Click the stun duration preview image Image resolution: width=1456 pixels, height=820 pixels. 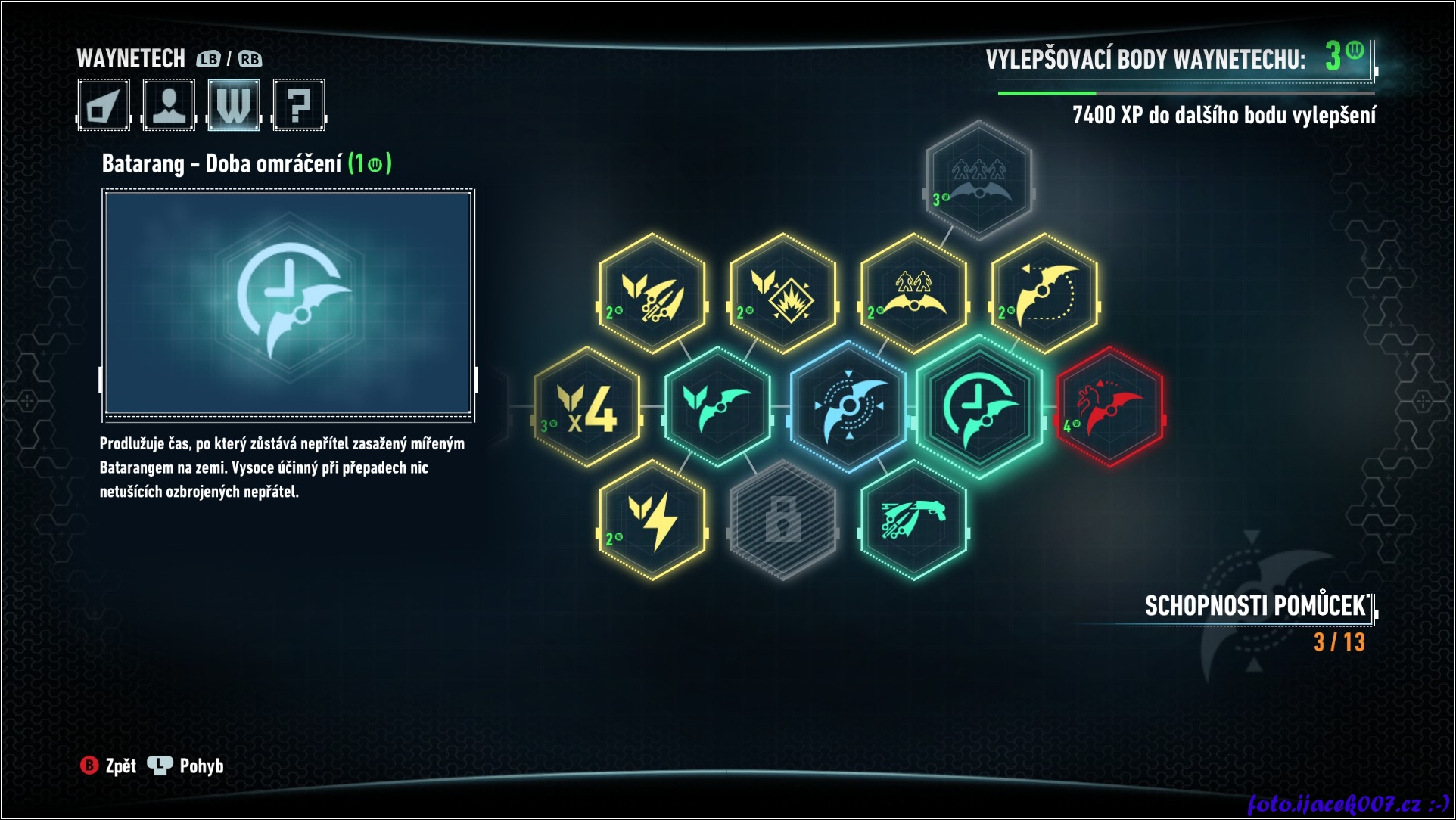tap(288, 304)
